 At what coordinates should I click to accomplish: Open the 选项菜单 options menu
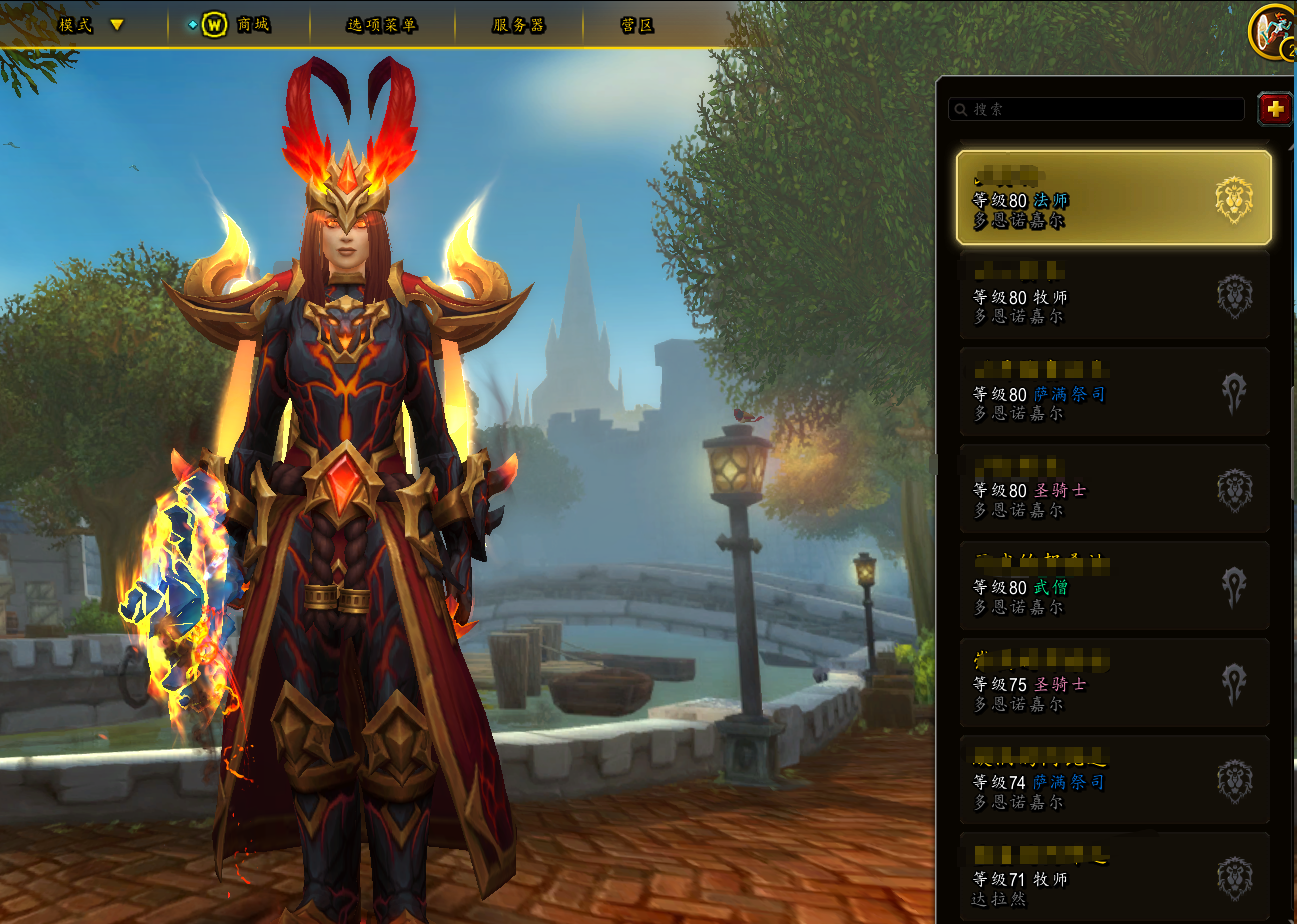pyautogui.click(x=381, y=25)
